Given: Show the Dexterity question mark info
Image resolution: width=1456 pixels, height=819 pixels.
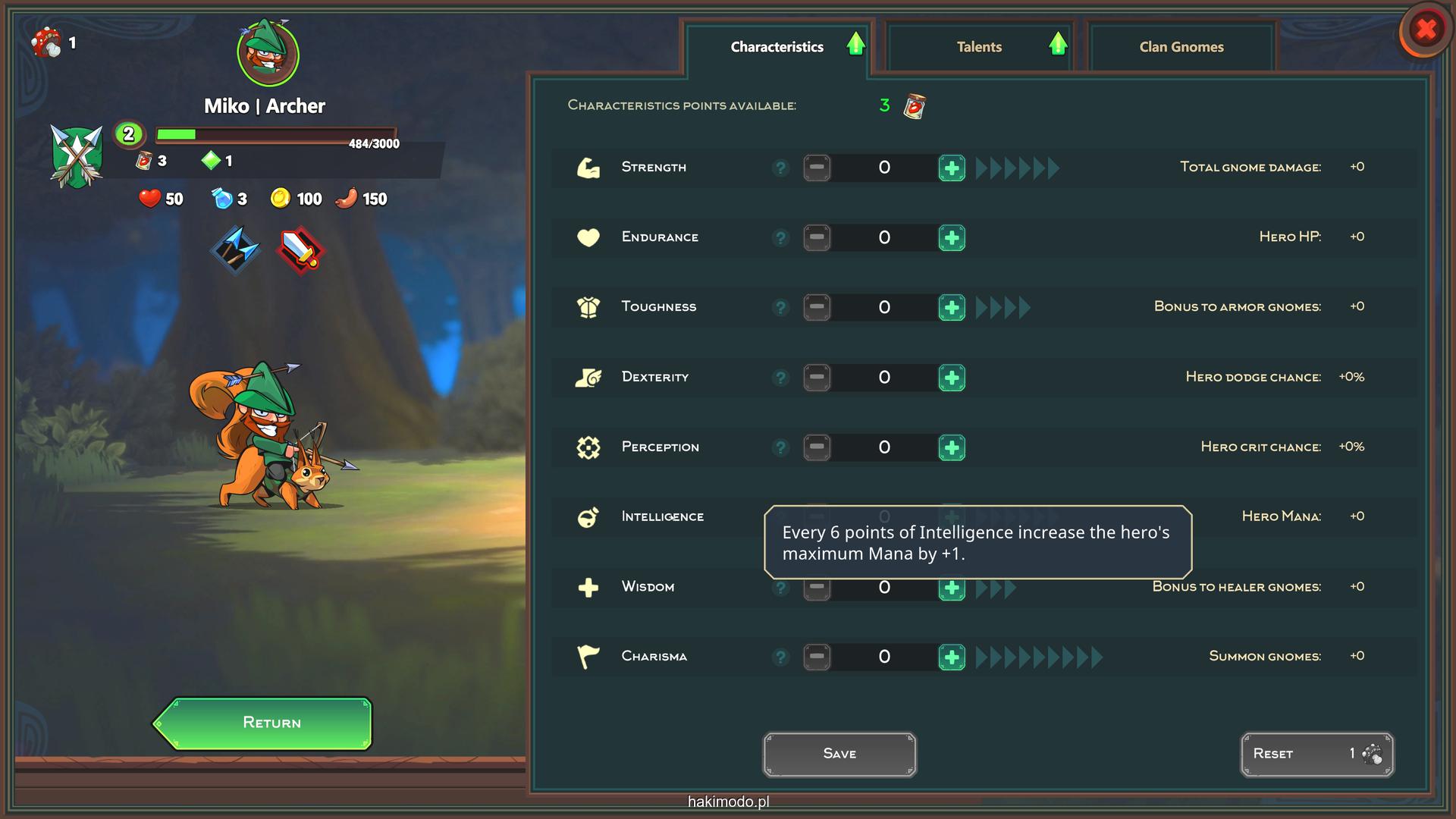Looking at the screenshot, I should tap(780, 378).
